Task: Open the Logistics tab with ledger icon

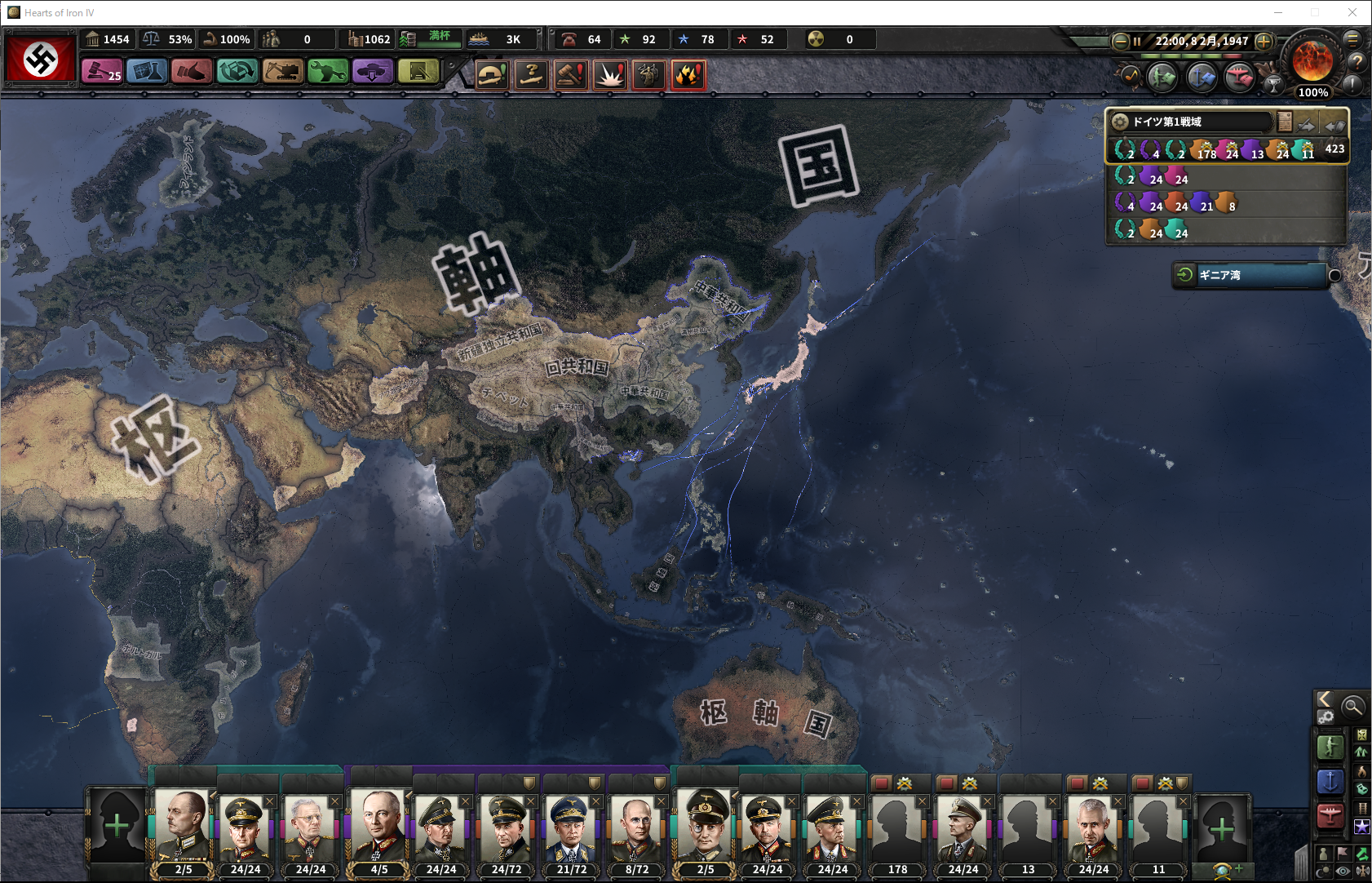Action: (x=418, y=73)
